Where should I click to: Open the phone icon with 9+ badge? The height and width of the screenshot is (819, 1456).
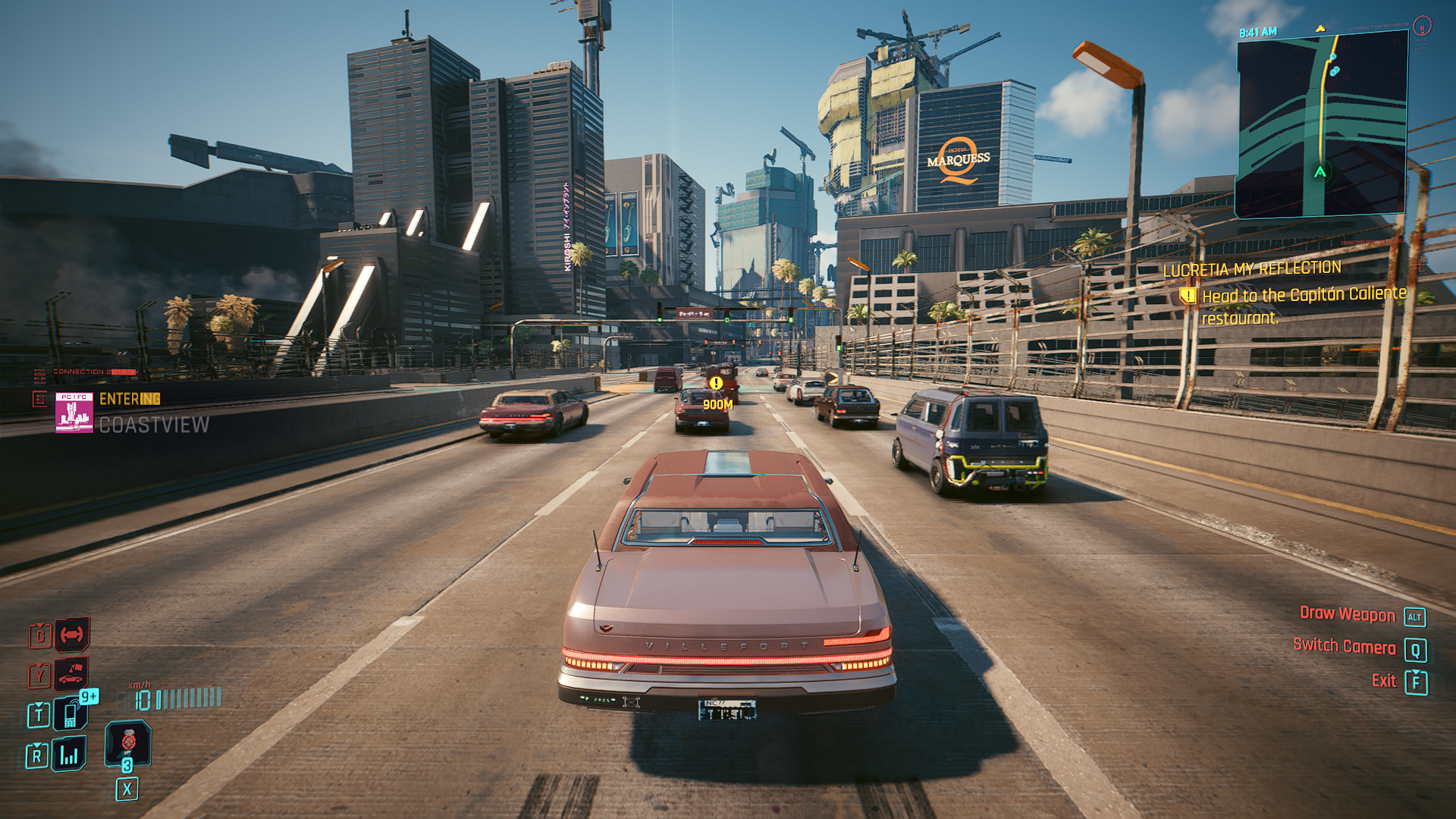click(x=70, y=714)
